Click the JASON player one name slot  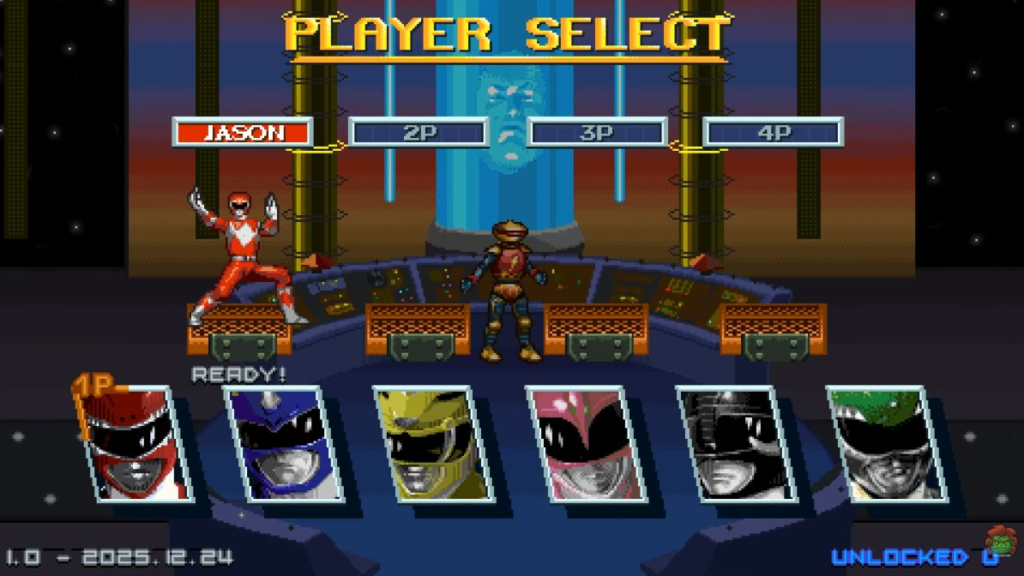pos(243,132)
